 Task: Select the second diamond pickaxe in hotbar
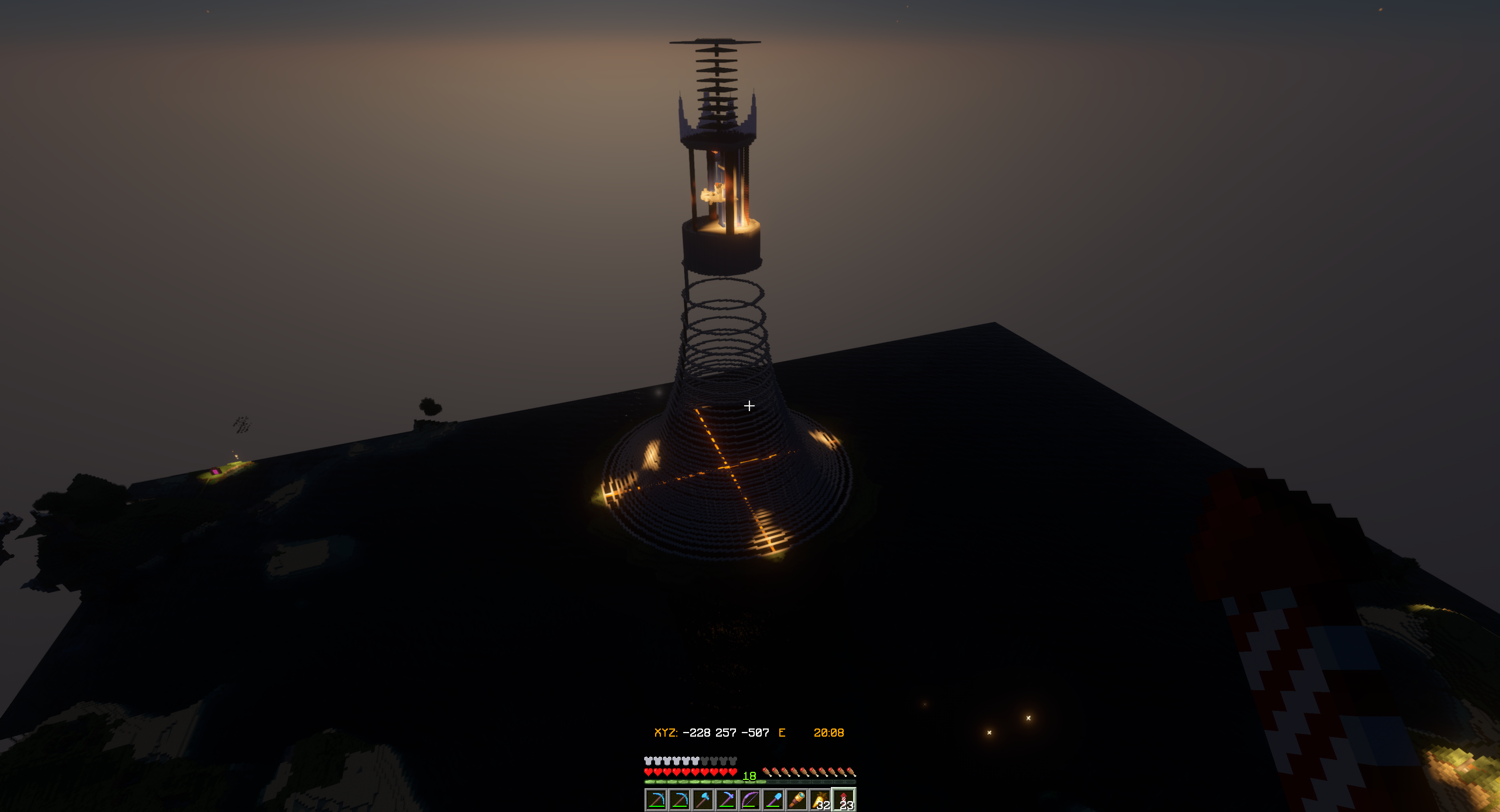[x=680, y=801]
